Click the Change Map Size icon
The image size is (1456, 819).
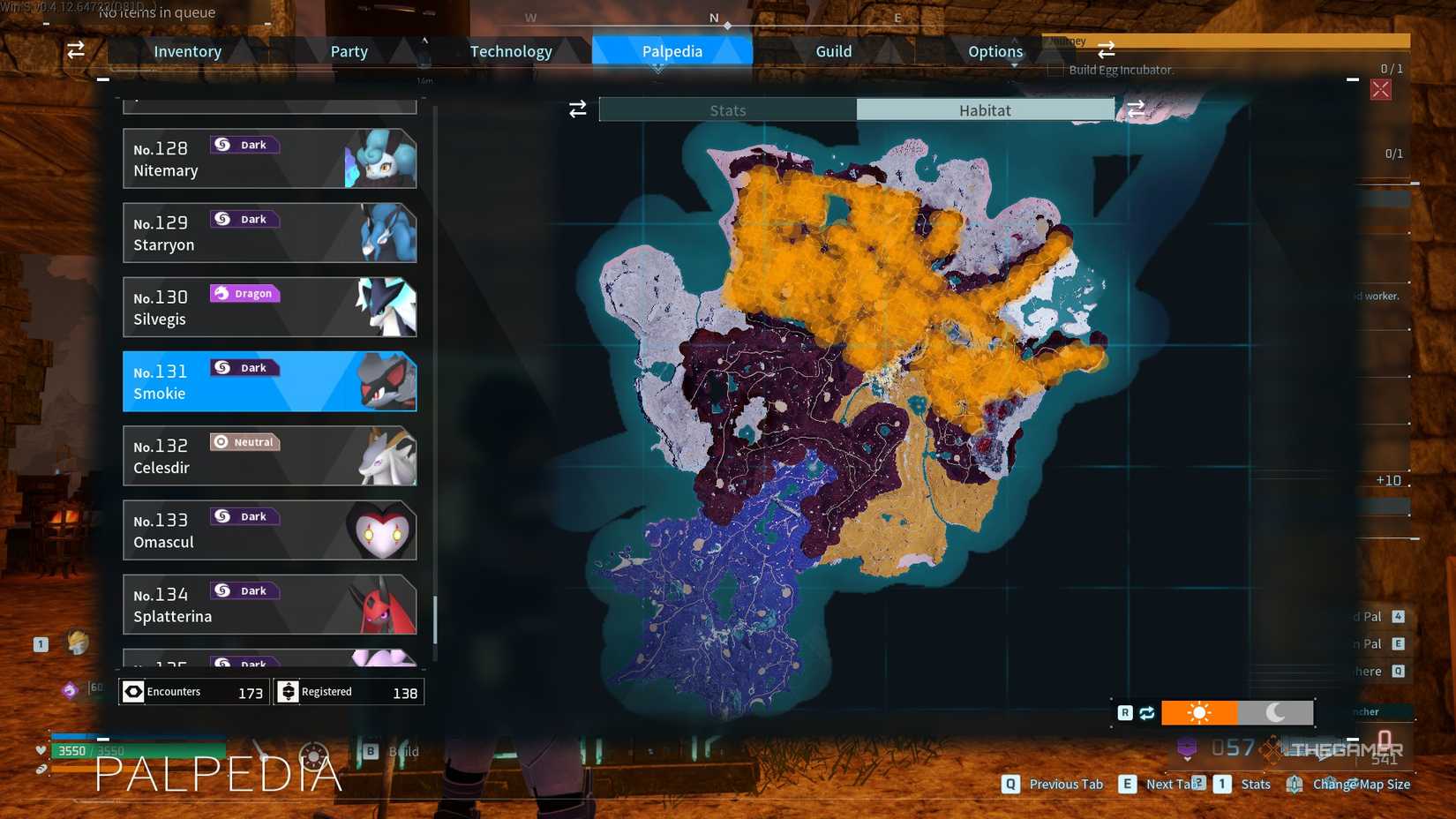tap(1295, 784)
